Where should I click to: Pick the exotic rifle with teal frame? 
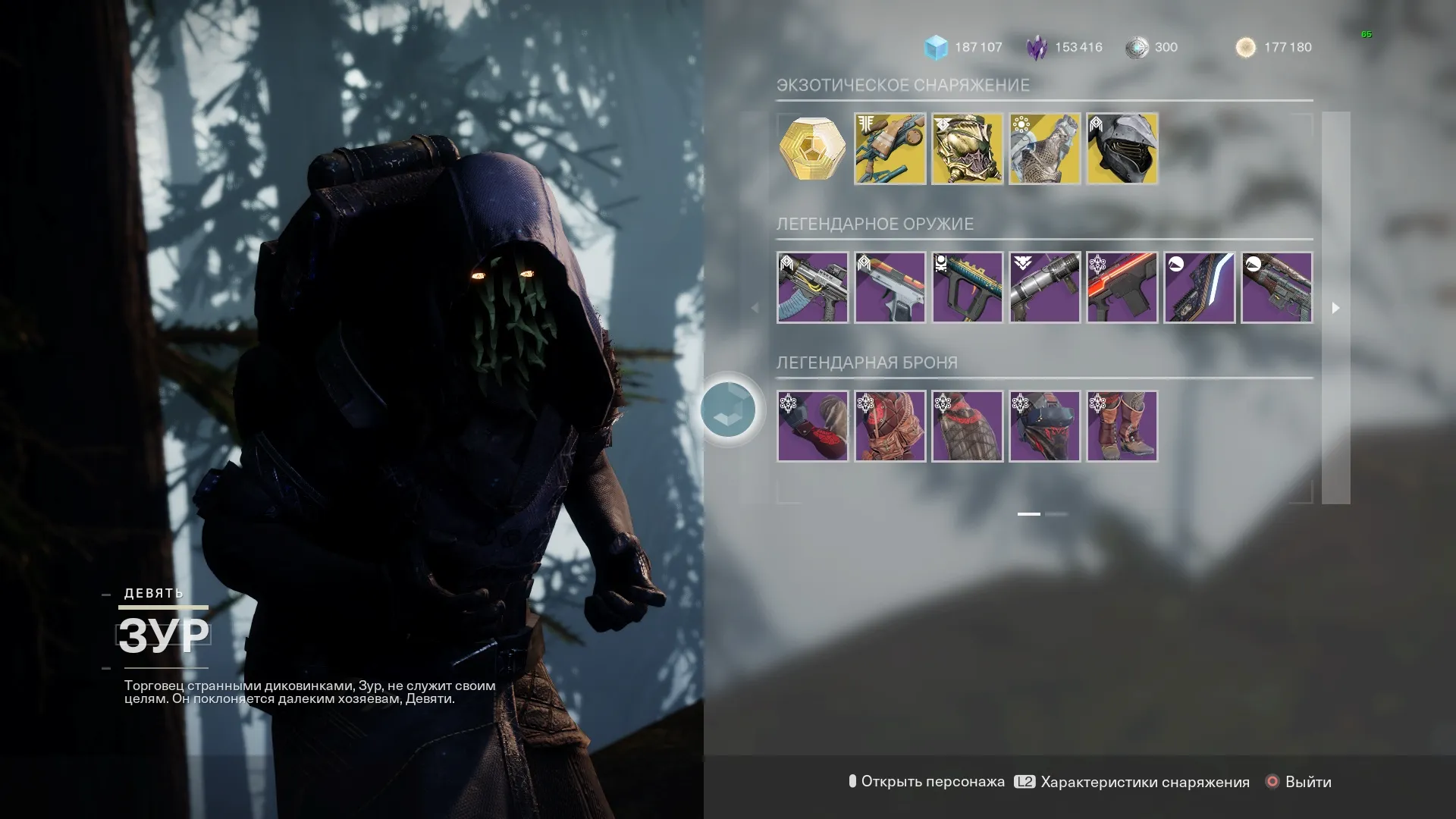890,149
